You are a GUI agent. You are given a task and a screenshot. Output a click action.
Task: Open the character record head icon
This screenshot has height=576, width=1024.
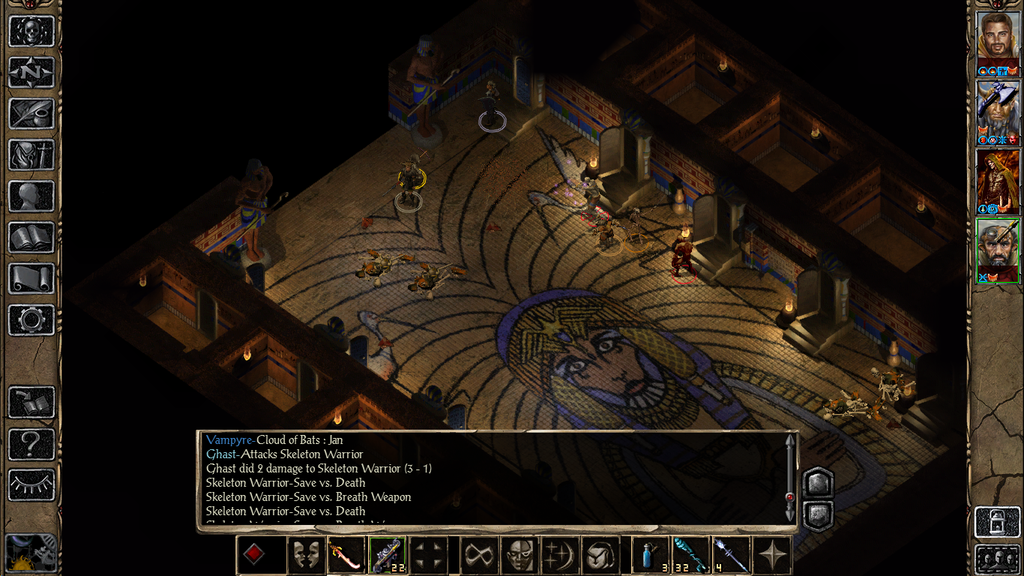[x=31, y=196]
